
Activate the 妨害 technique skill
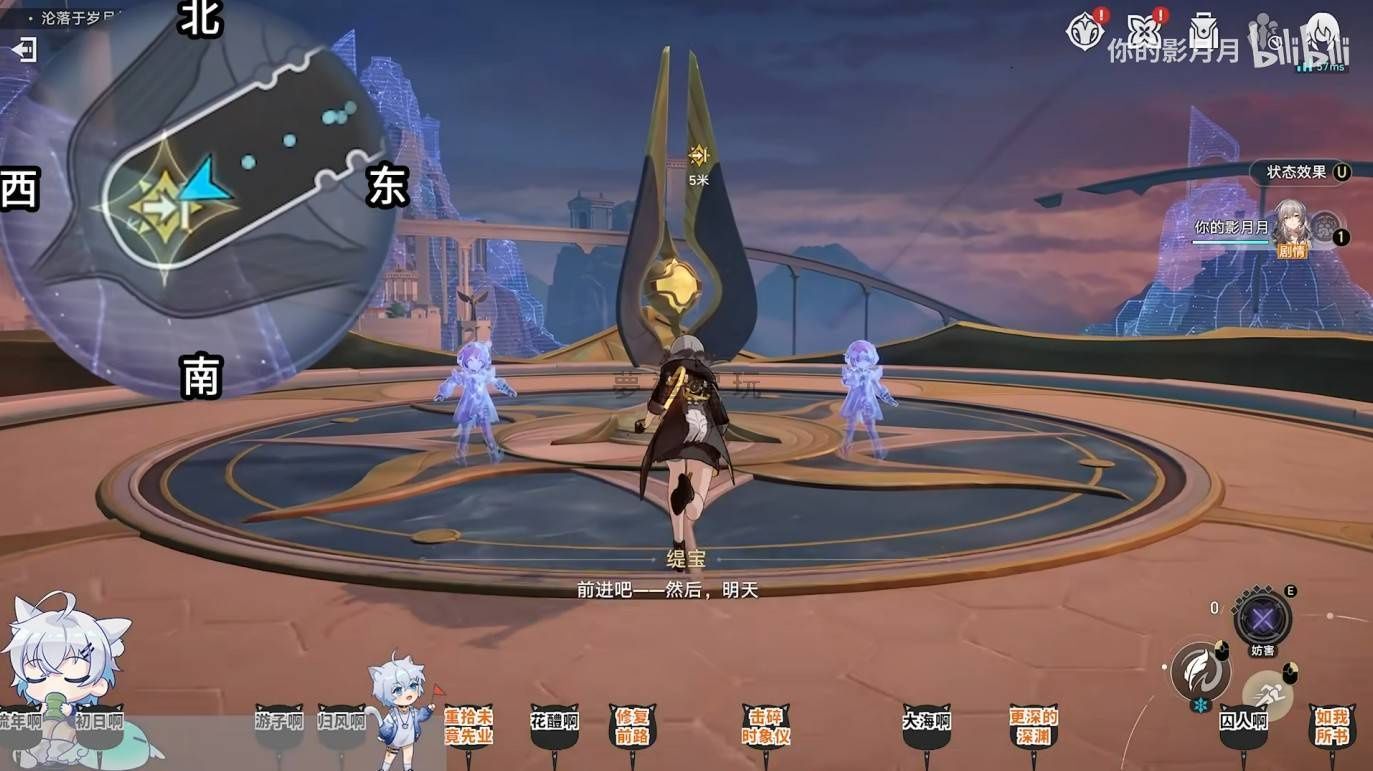click(x=1262, y=618)
